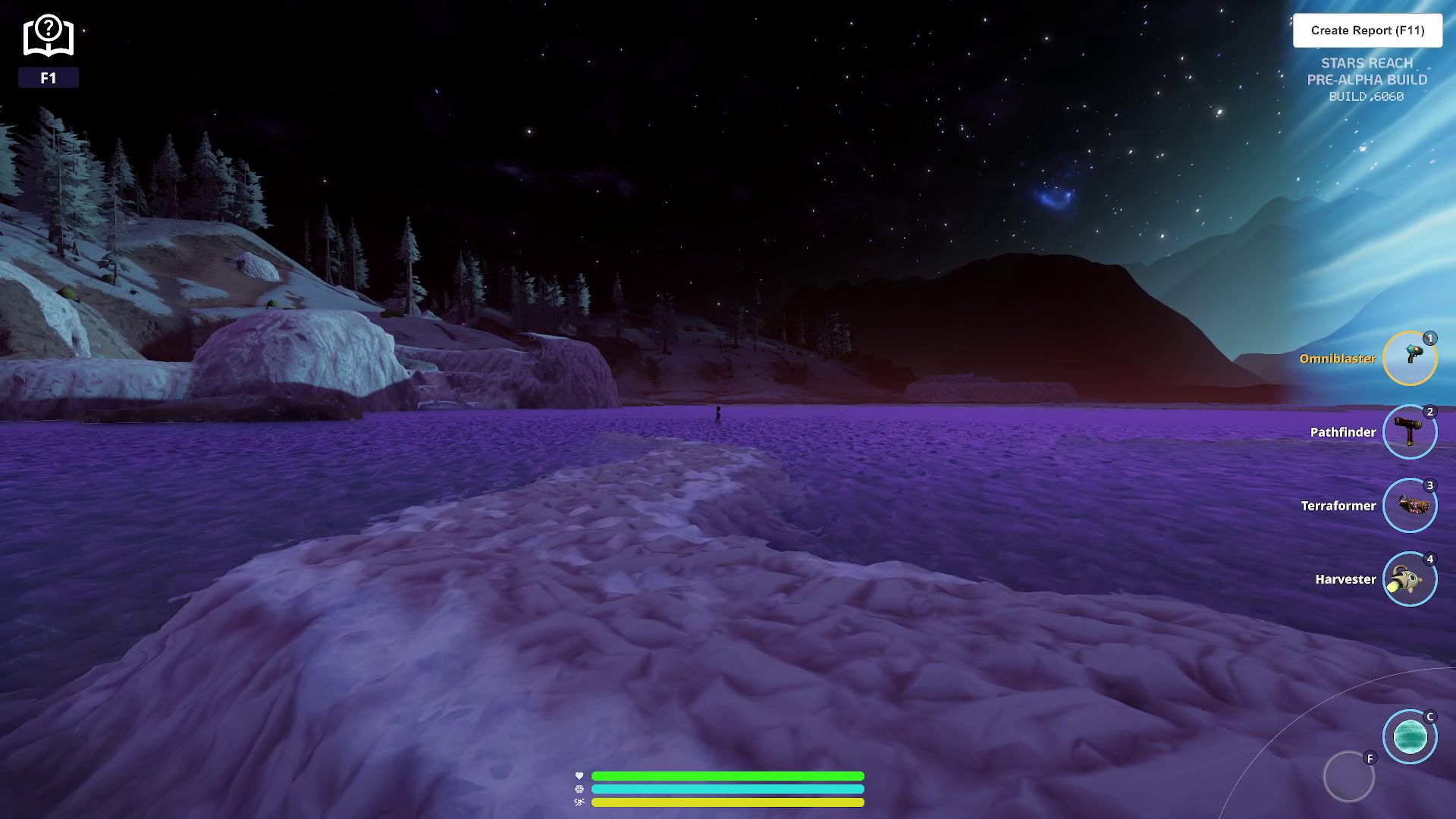Screen dimensions: 1456x819
Task: Click the teal planet orb icon
Action: [1409, 736]
